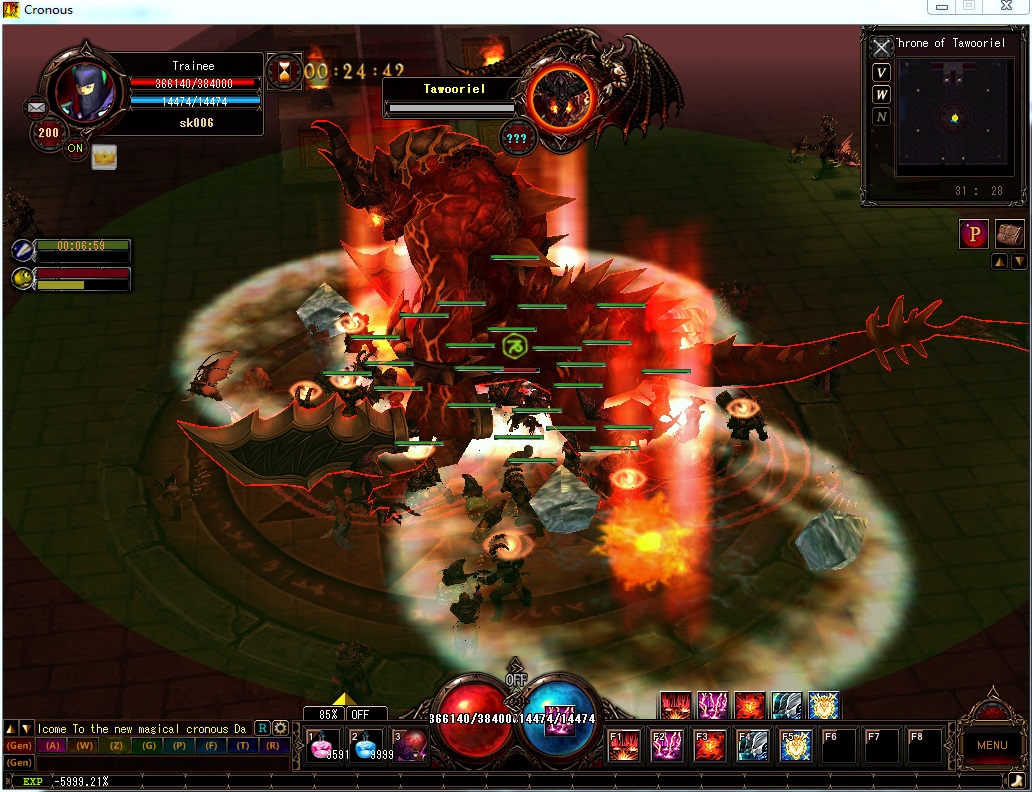Click the player portrait of sk006
This screenshot has width=1032, height=792.
[84, 91]
